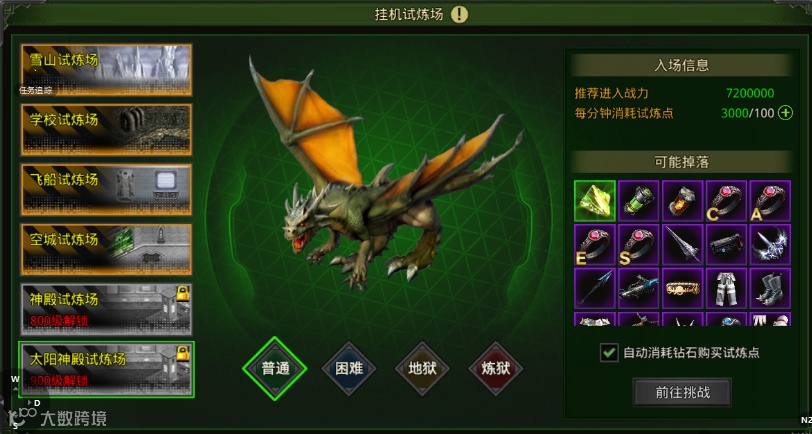812x434 pixels.
Task: Toggle 自动消耗钻石购买试炼点 checkbox
Action: point(608,352)
